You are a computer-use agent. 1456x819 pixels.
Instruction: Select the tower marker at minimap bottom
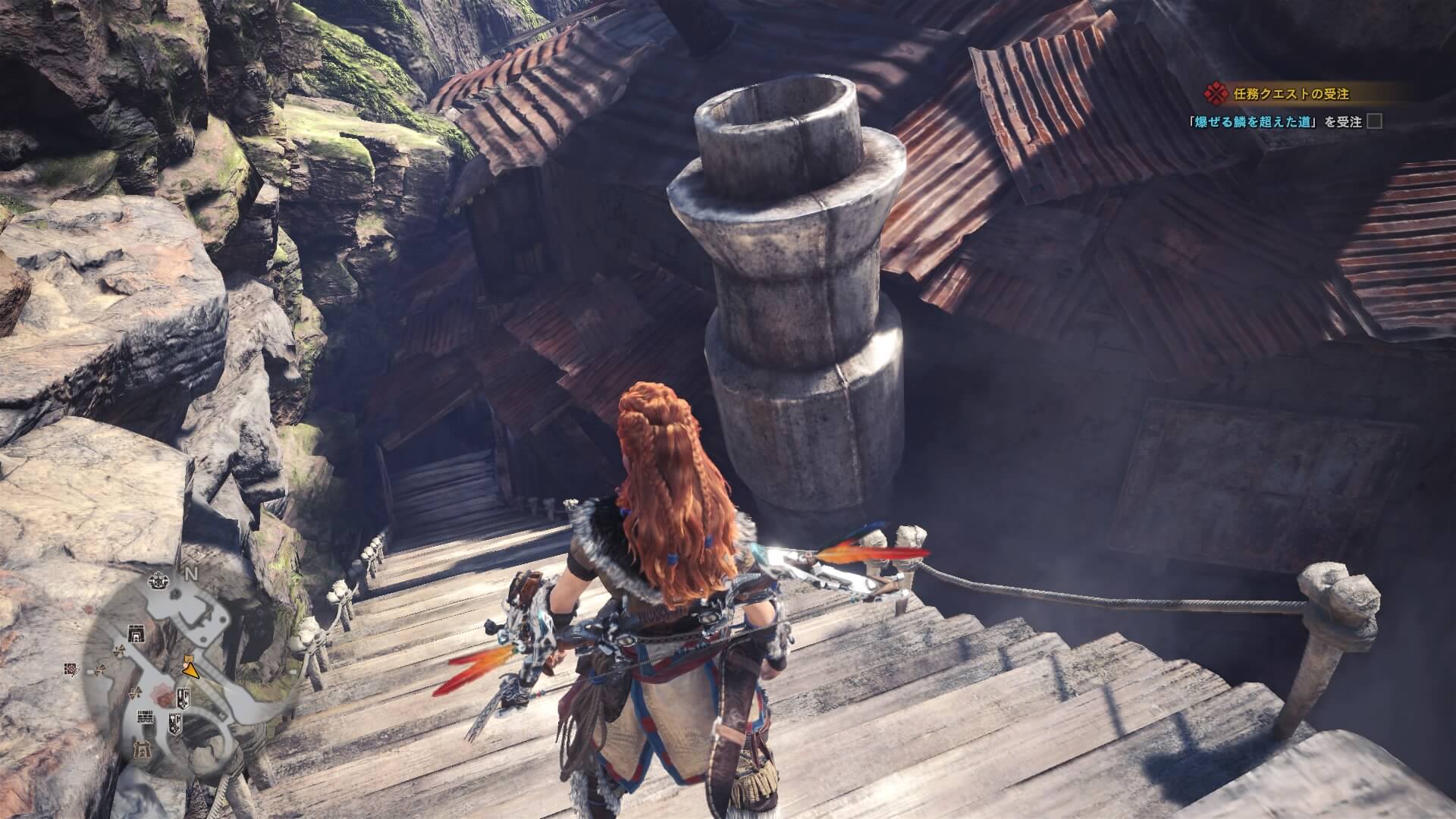click(142, 751)
